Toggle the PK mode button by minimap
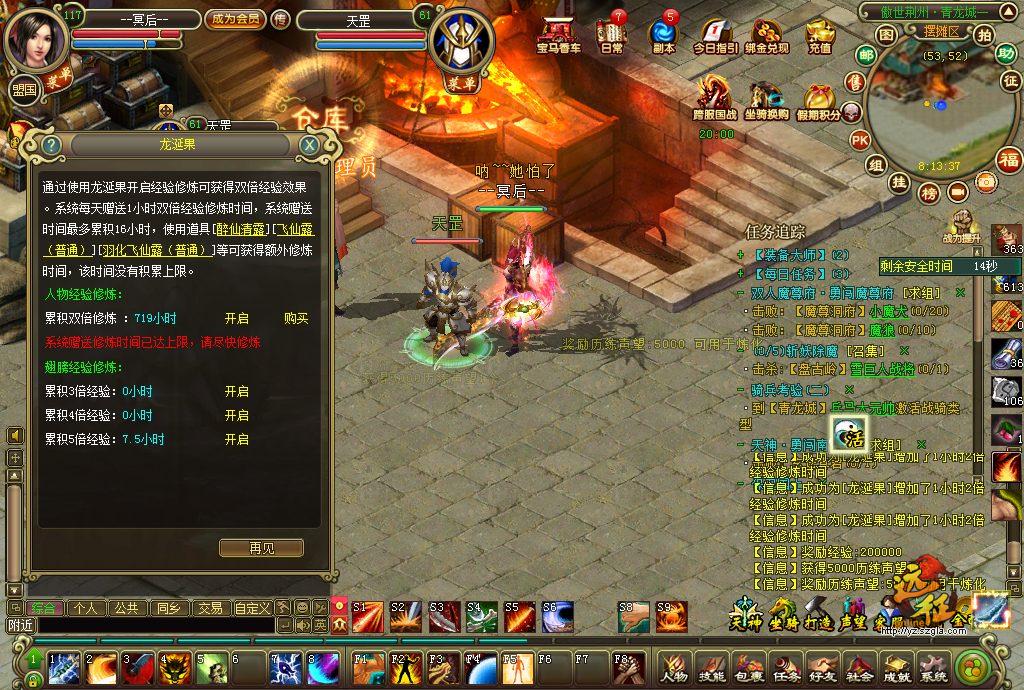The image size is (1024, 690). [859, 139]
